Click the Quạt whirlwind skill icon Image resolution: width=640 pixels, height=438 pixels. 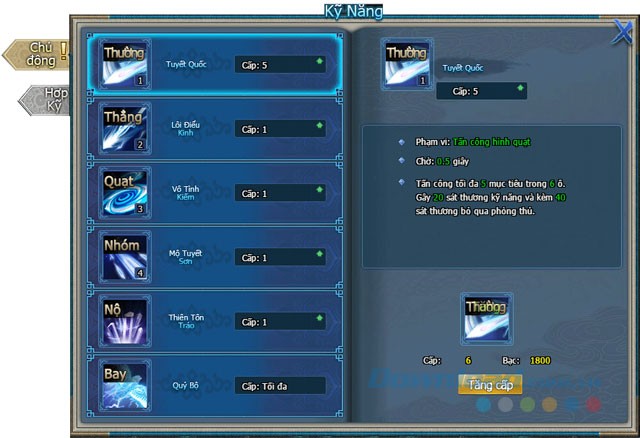tap(125, 193)
